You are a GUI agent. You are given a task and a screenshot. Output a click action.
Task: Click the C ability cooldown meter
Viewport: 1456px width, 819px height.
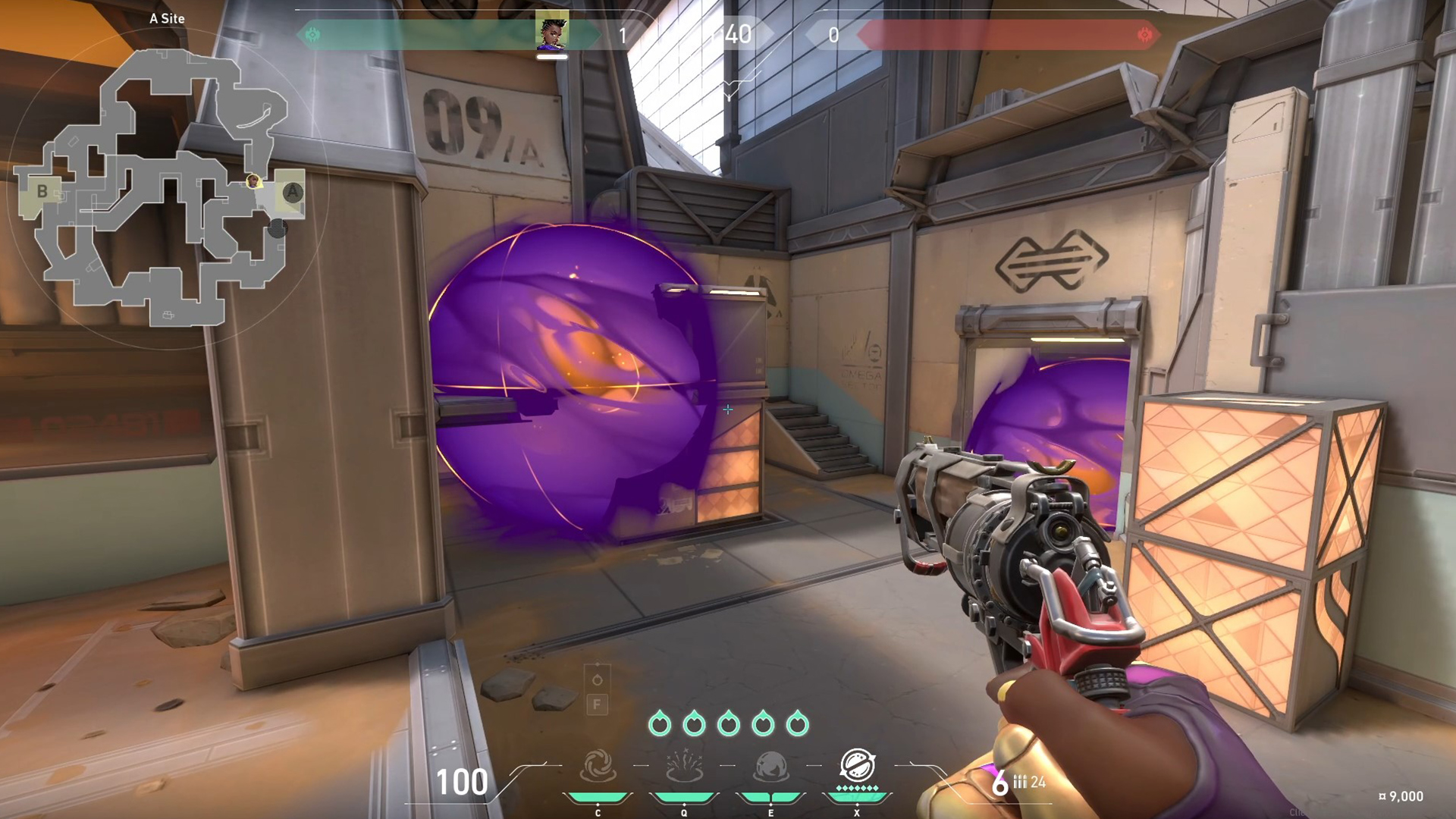pyautogui.click(x=598, y=797)
